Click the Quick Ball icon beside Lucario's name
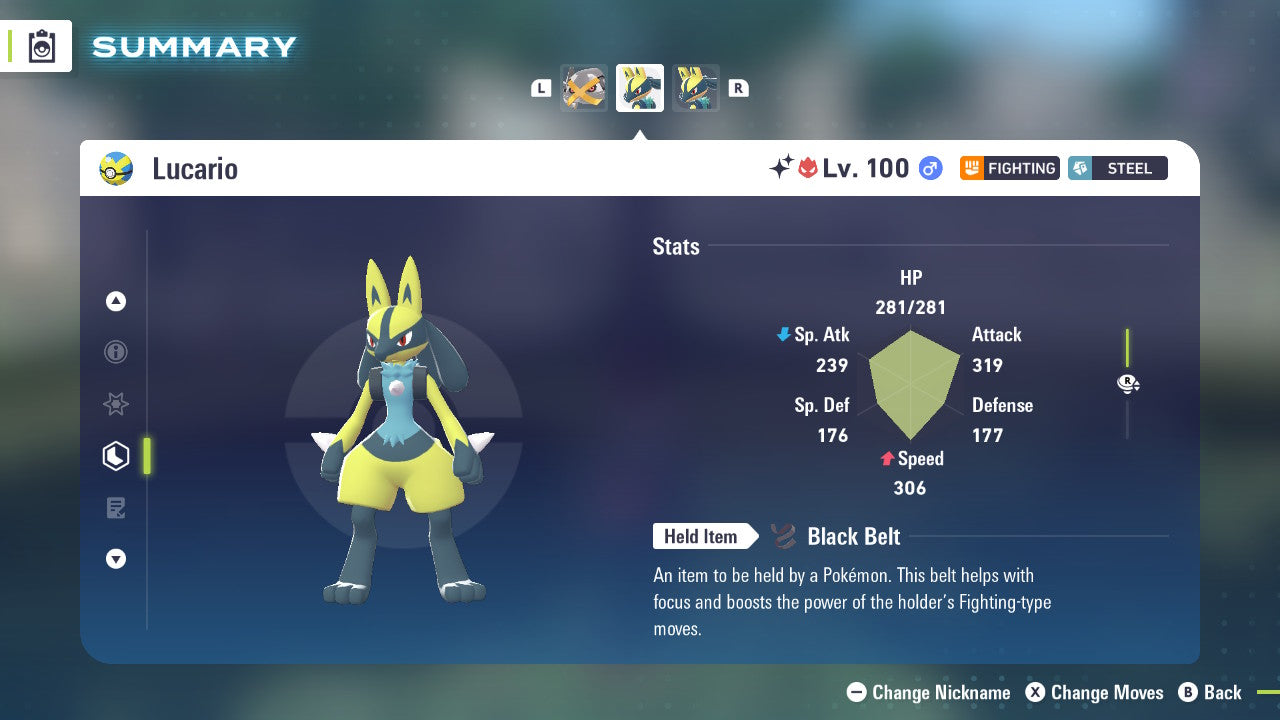 (117, 168)
